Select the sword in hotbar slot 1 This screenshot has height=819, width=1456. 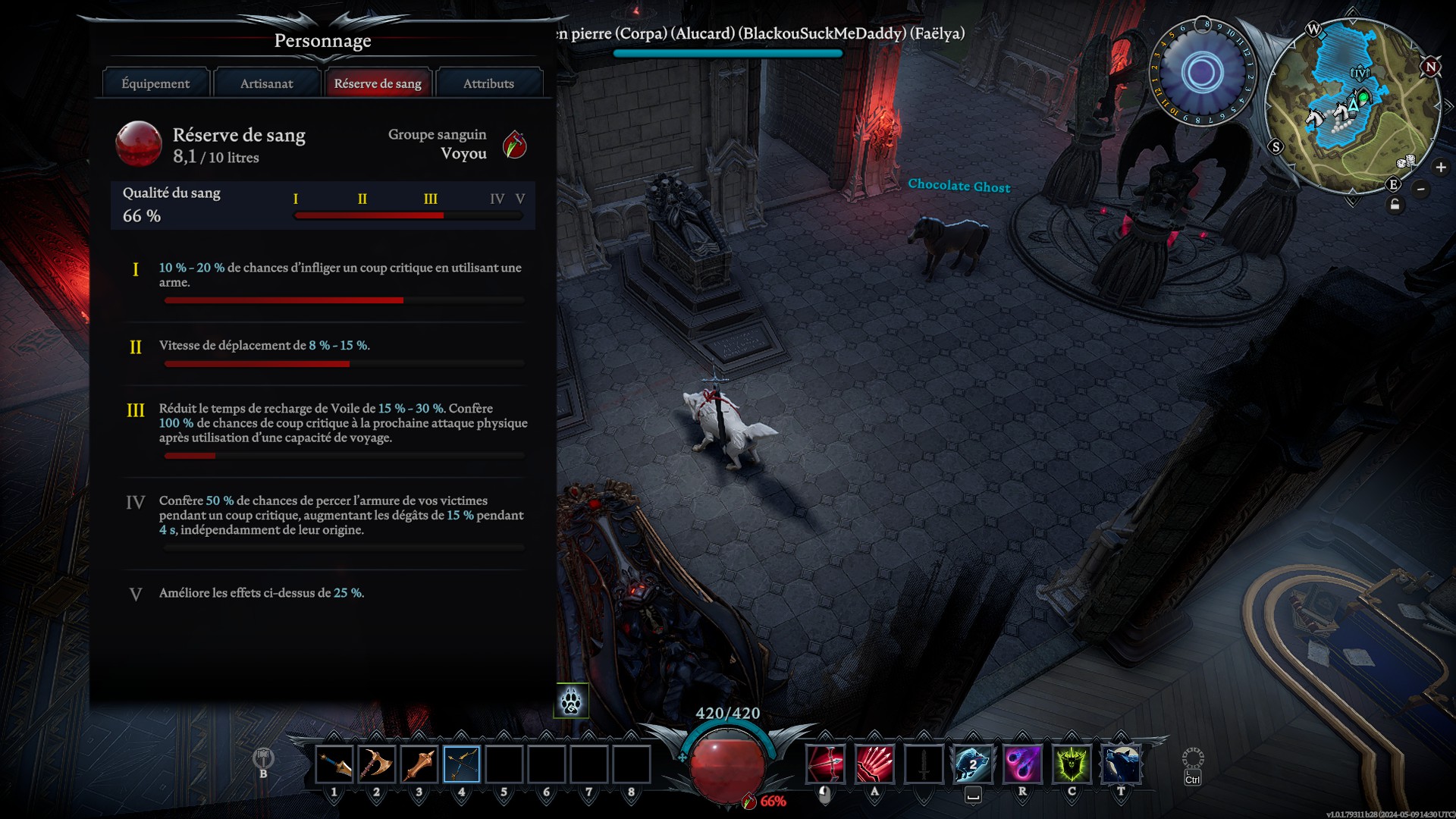(x=334, y=764)
